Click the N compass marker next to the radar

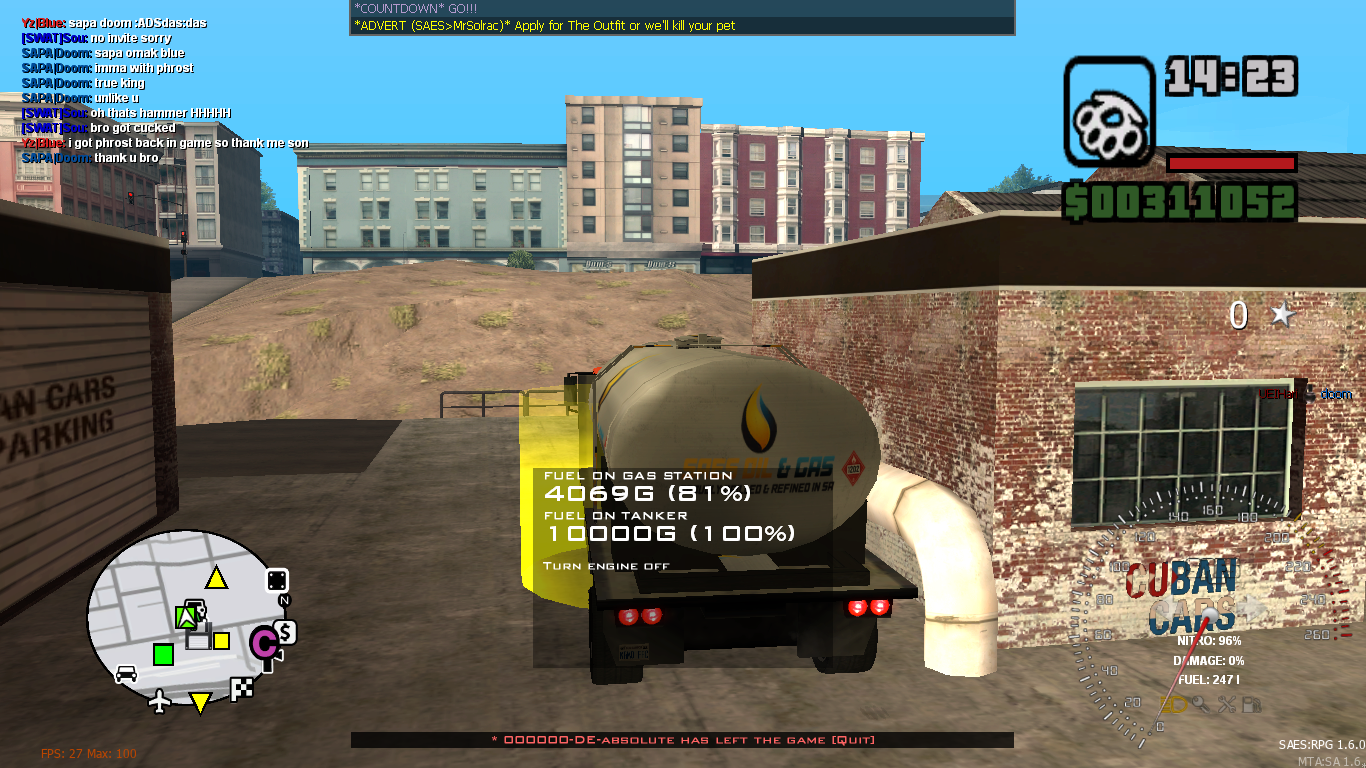(283, 601)
